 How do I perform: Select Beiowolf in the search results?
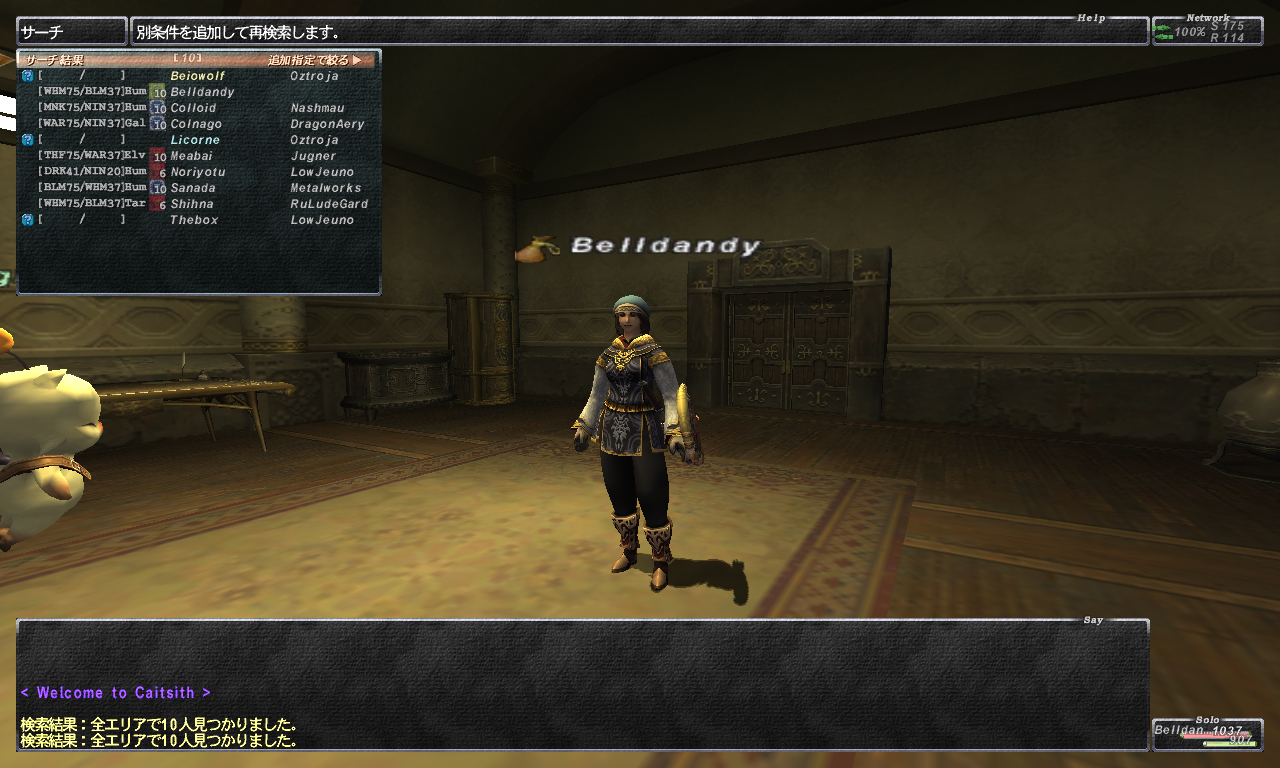pyautogui.click(x=198, y=76)
